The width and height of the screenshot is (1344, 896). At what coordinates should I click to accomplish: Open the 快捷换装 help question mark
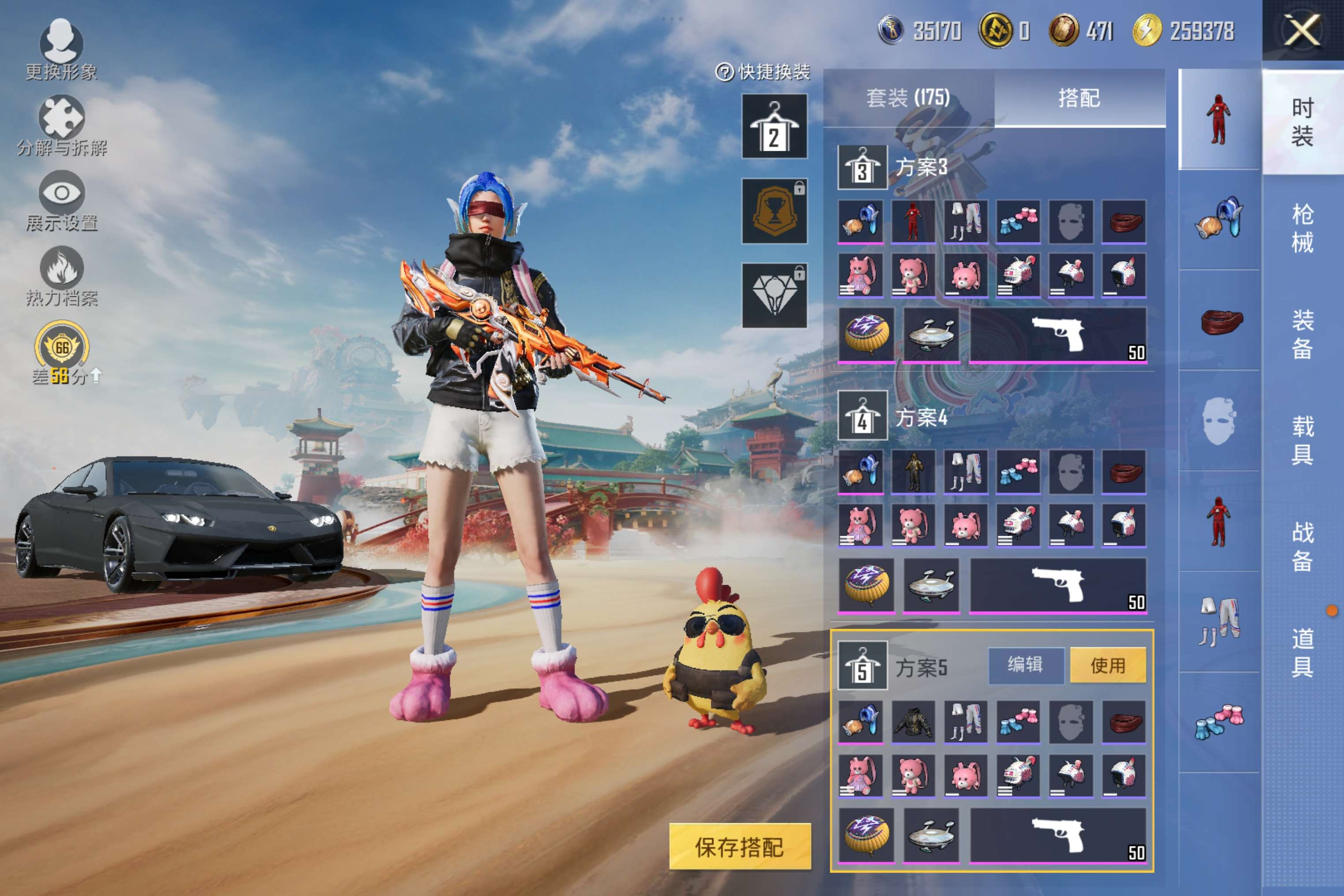point(724,73)
